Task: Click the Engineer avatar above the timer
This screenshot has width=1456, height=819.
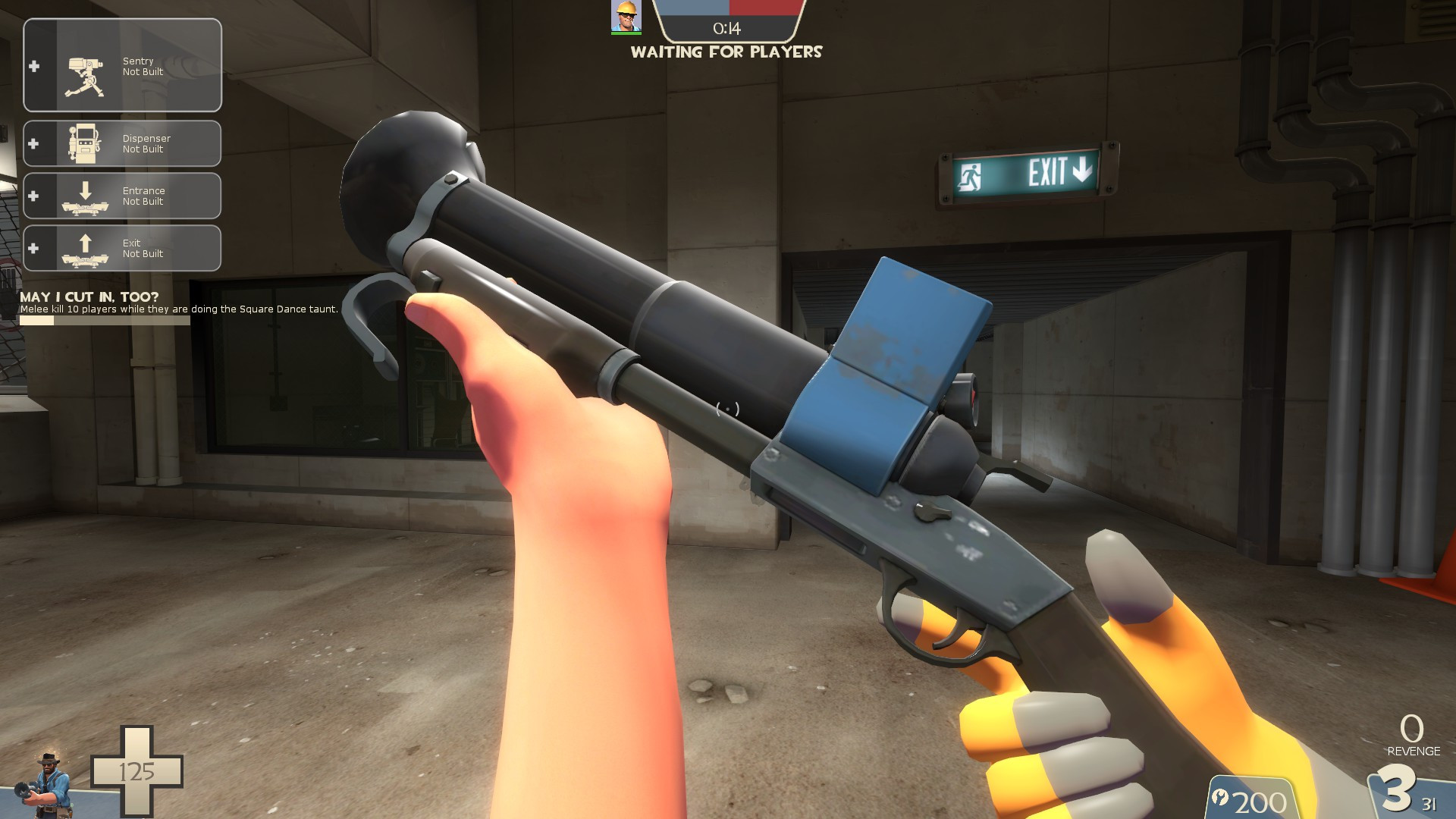Action: pyautogui.click(x=626, y=18)
